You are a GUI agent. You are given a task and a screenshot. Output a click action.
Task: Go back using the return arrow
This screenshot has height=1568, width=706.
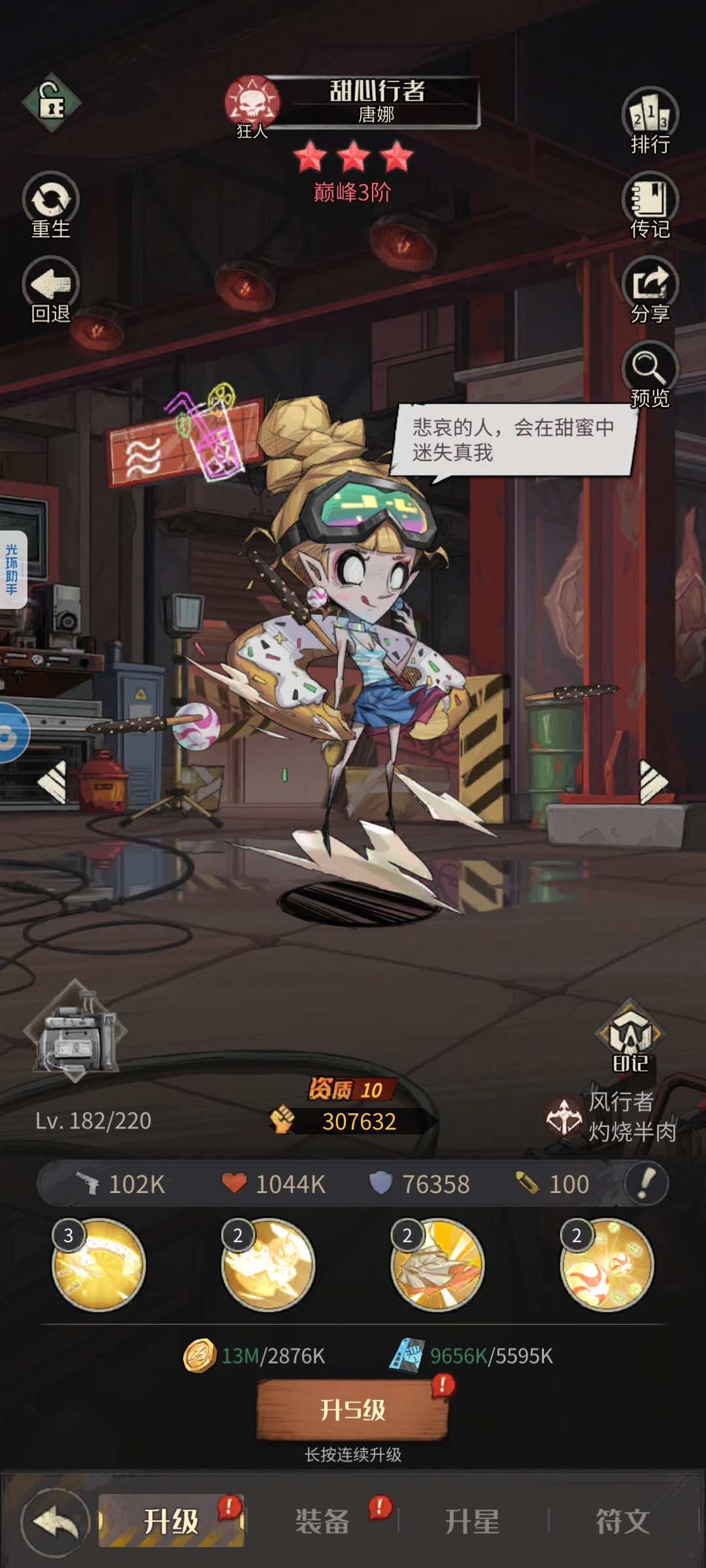56,1522
